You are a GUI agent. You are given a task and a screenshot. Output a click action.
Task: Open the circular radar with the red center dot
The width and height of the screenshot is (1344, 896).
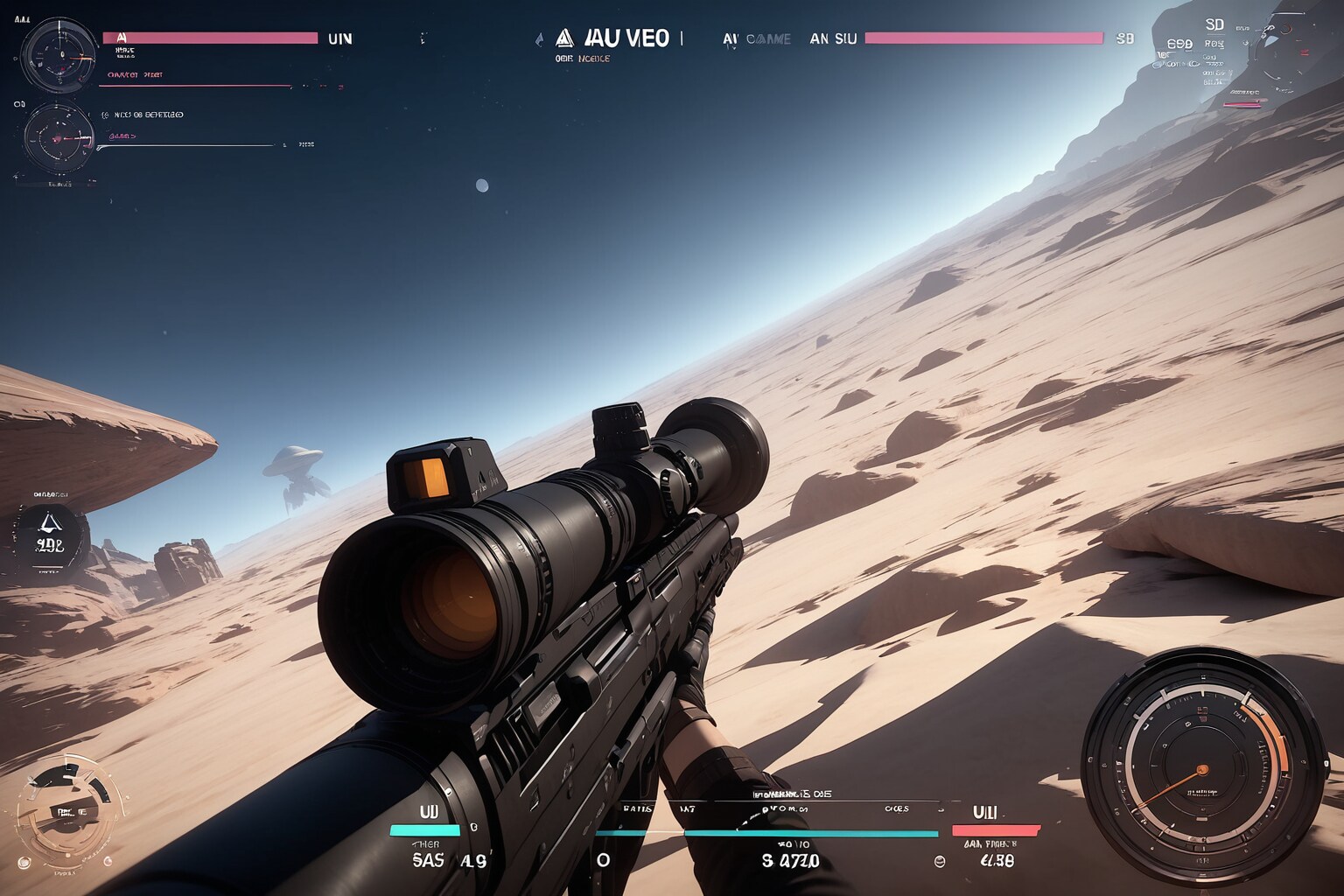pyautogui.click(x=58, y=137)
